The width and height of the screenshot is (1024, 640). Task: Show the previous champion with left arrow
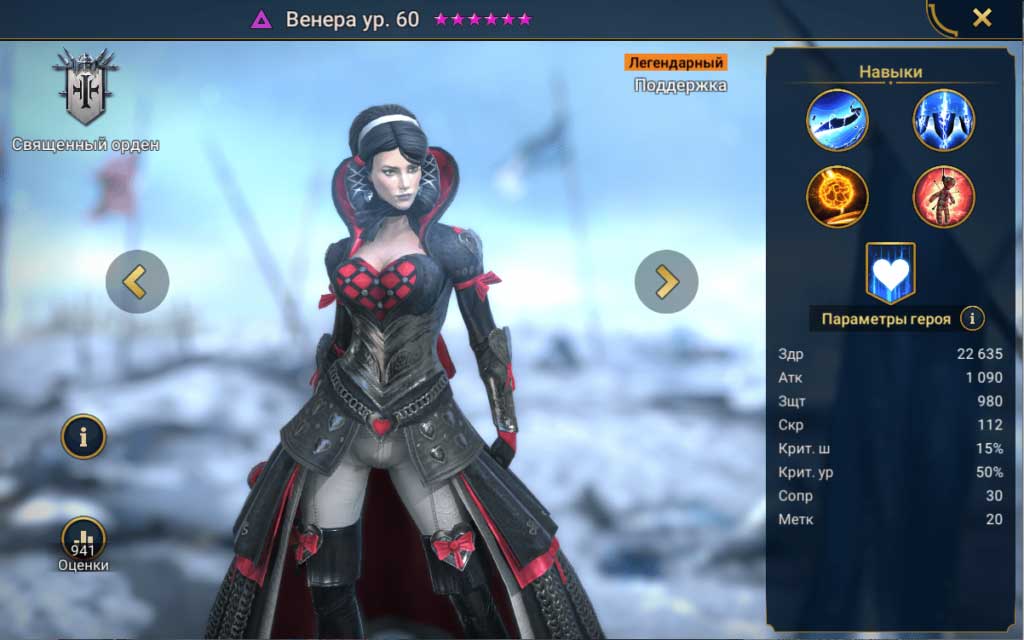tap(137, 282)
